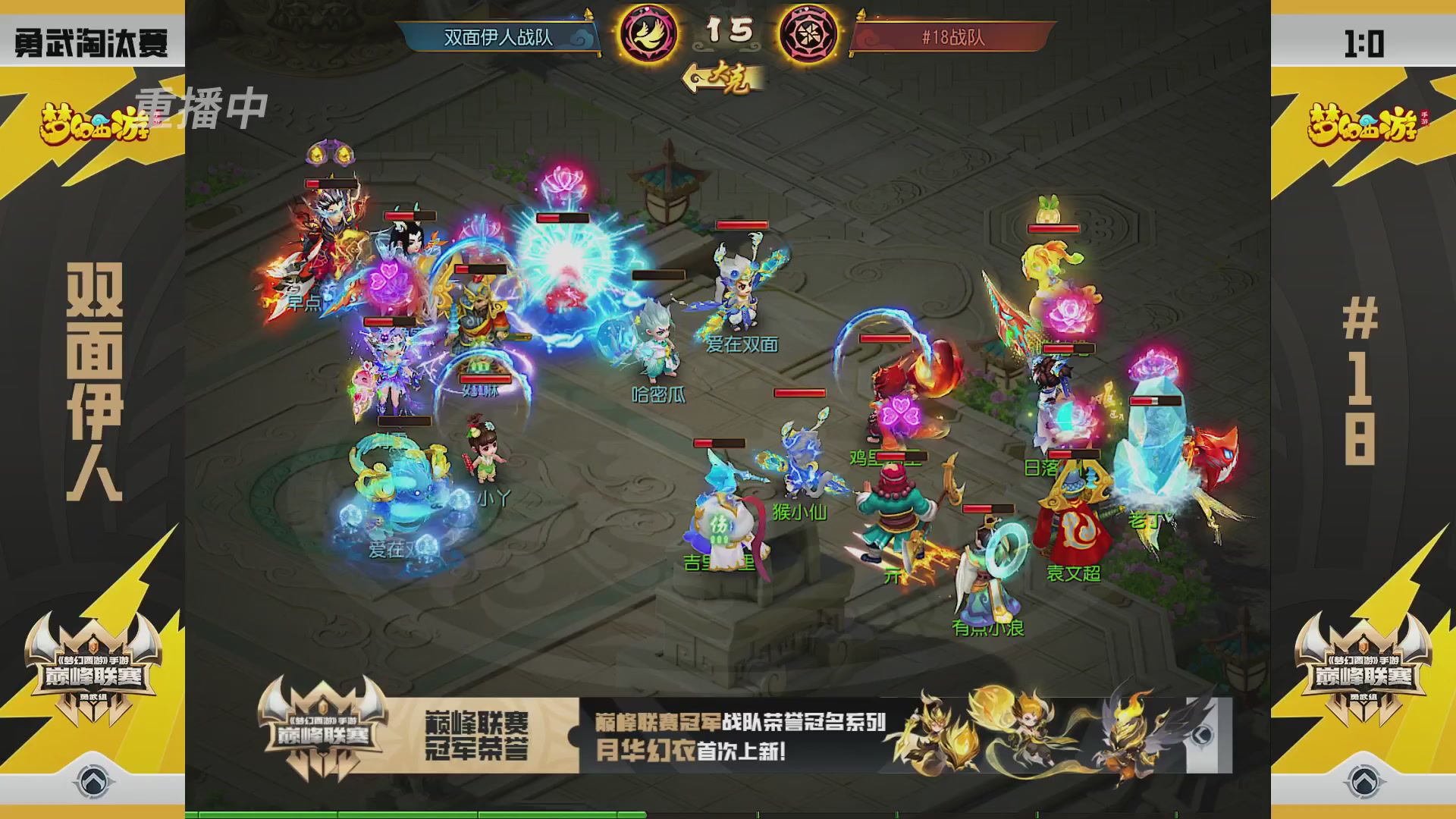Switch to the 双面伊人战队 team banner
1456x819 pixels.
pyautogui.click(x=497, y=34)
